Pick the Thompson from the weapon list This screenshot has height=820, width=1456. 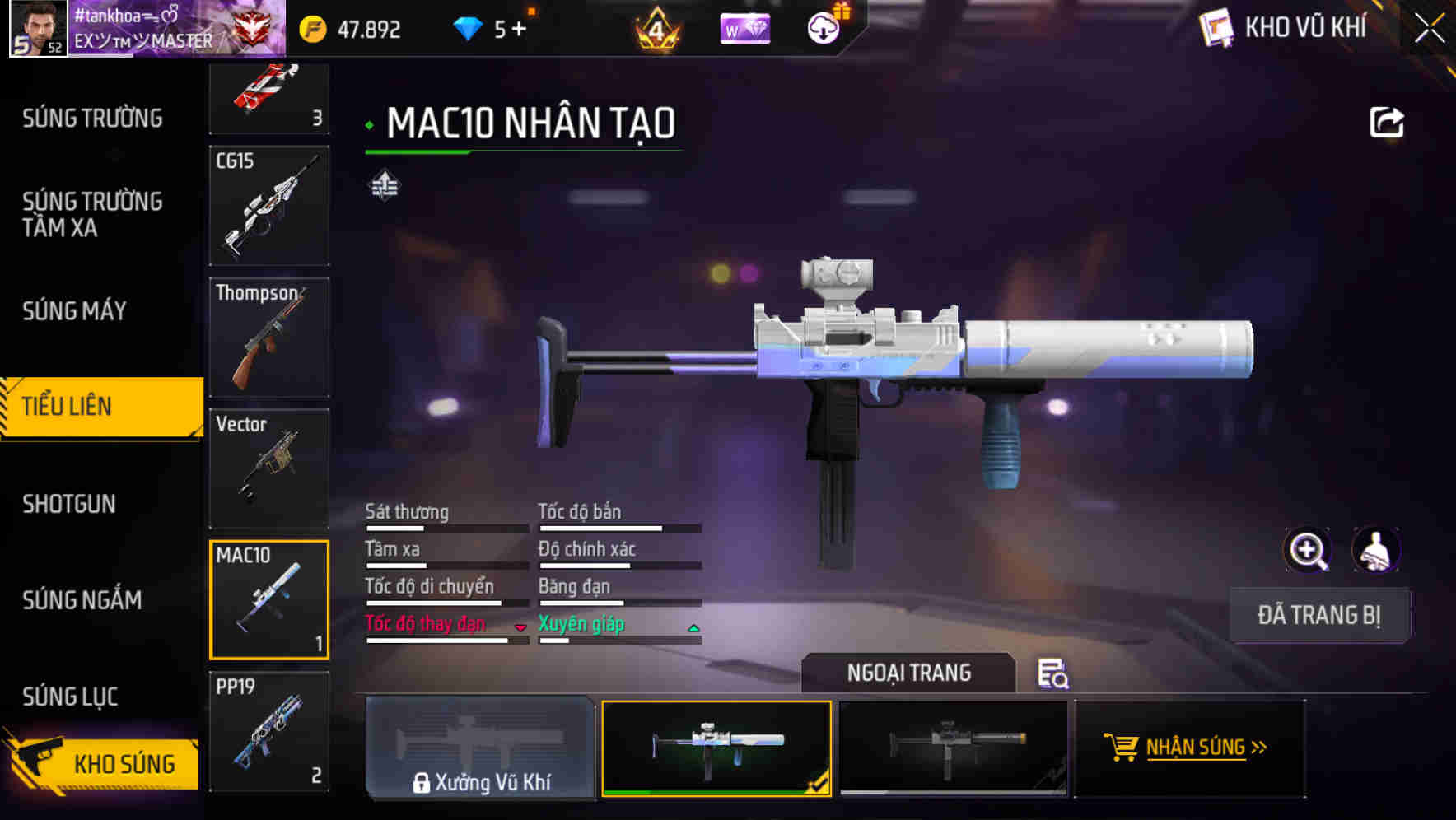269,337
